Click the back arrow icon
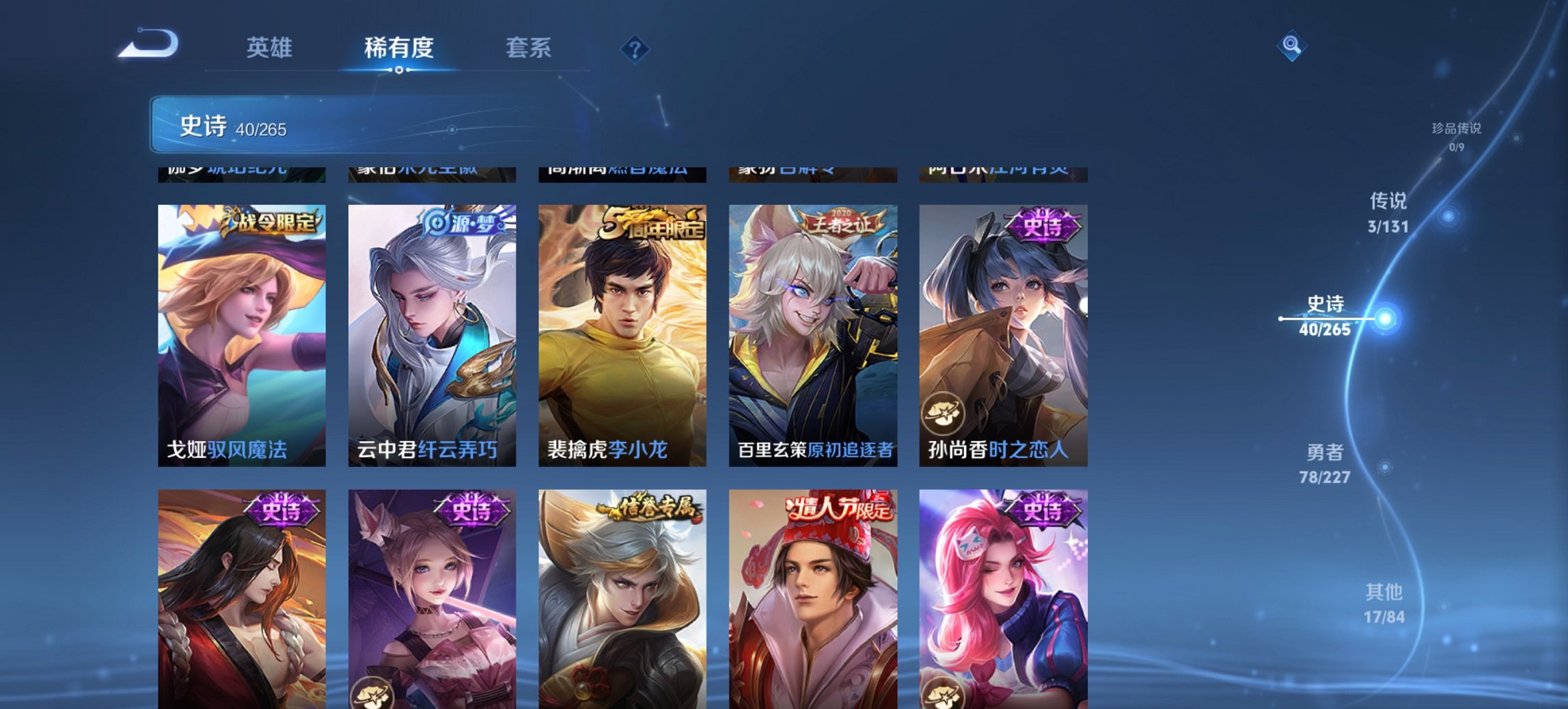This screenshot has height=709, width=1568. (x=149, y=42)
